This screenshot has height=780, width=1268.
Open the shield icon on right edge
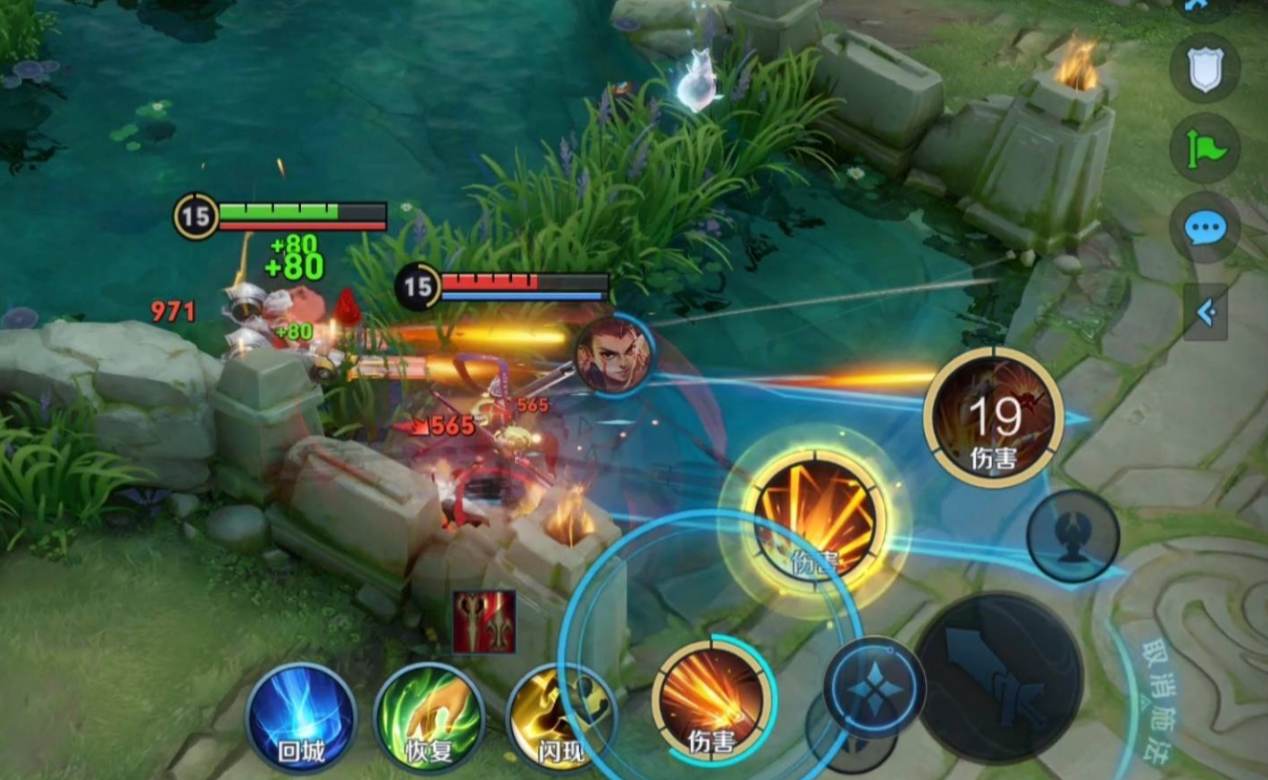[1205, 69]
